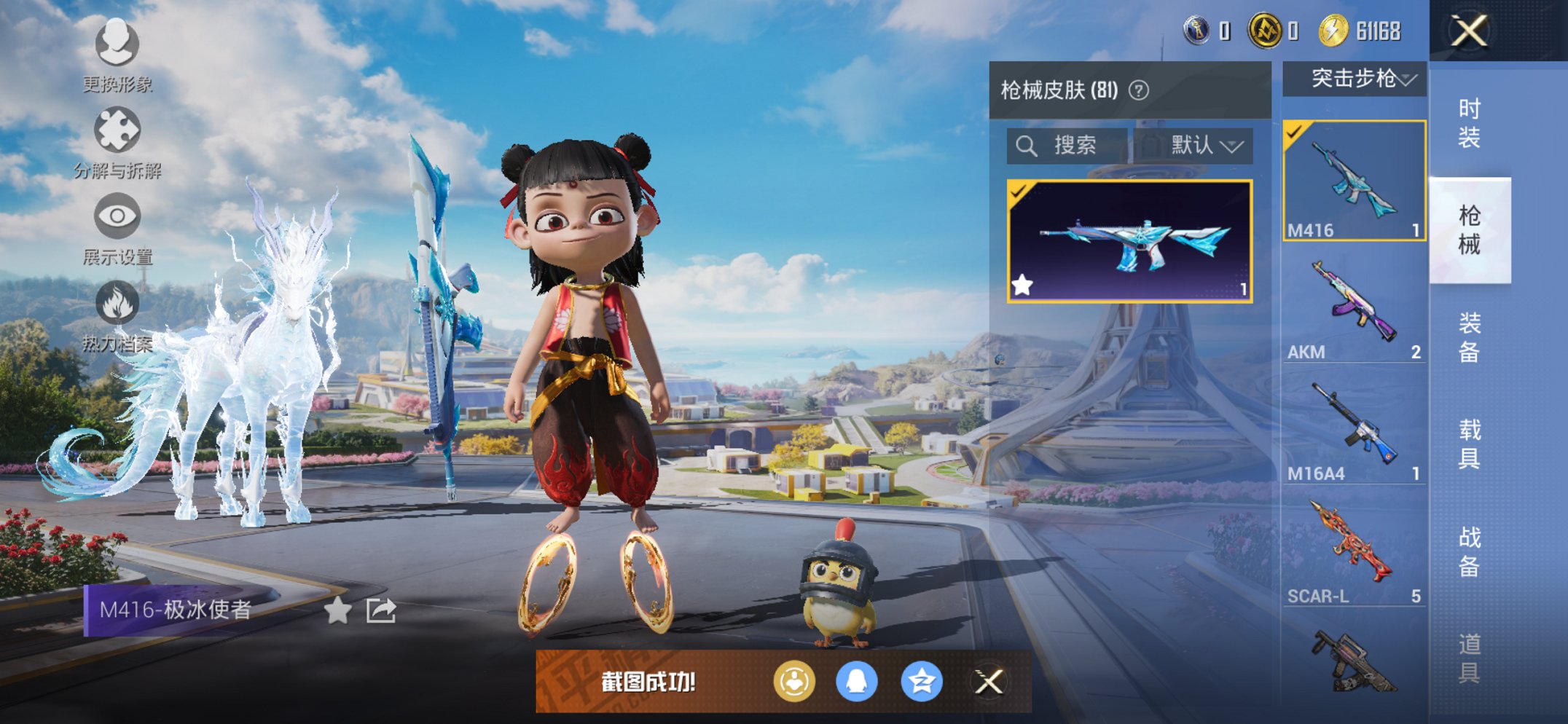Switch to the 战备 combat prep tab

coord(1468,551)
